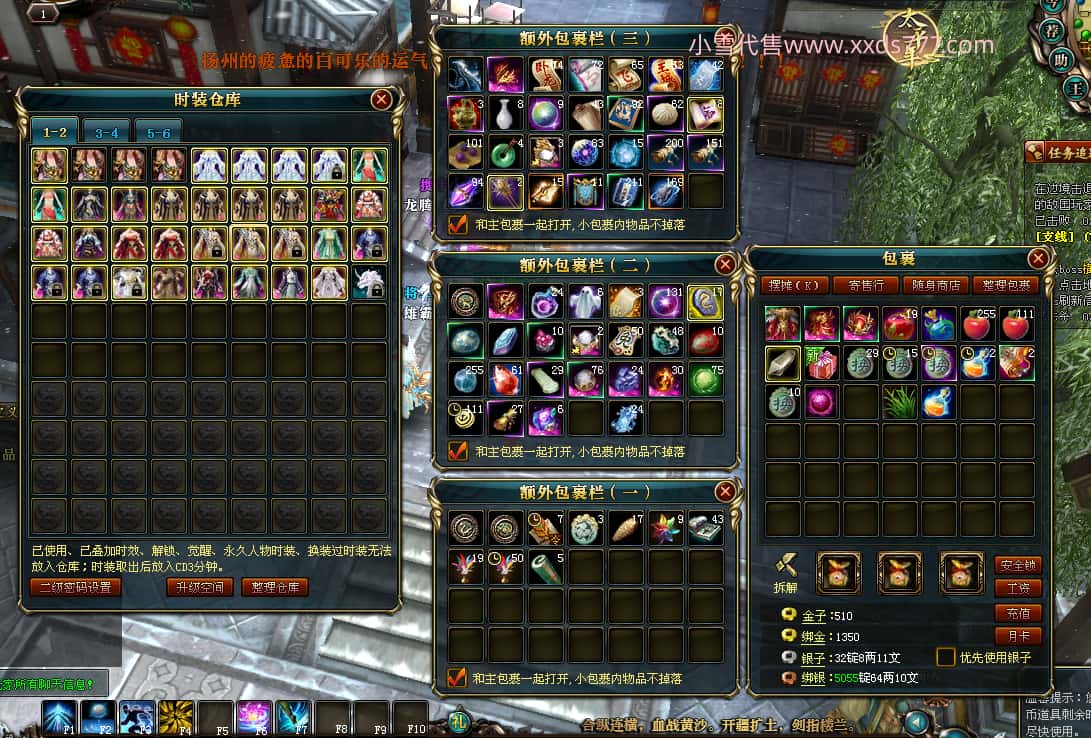Open the 5-6 wardrobe tab
Image resolution: width=1091 pixels, height=738 pixels.
click(159, 132)
